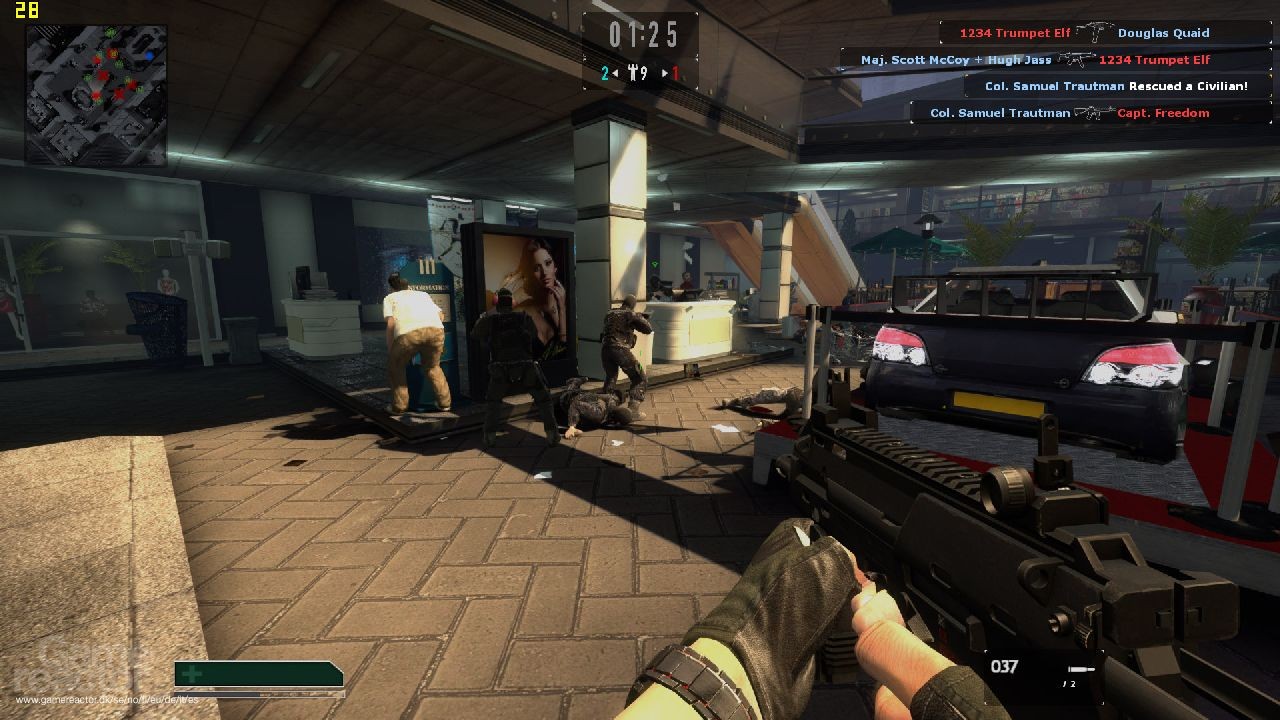Screen dimensions: 1280x720
Task: Click the weapon icon next to Hugh Jass
Action: [1077, 59]
